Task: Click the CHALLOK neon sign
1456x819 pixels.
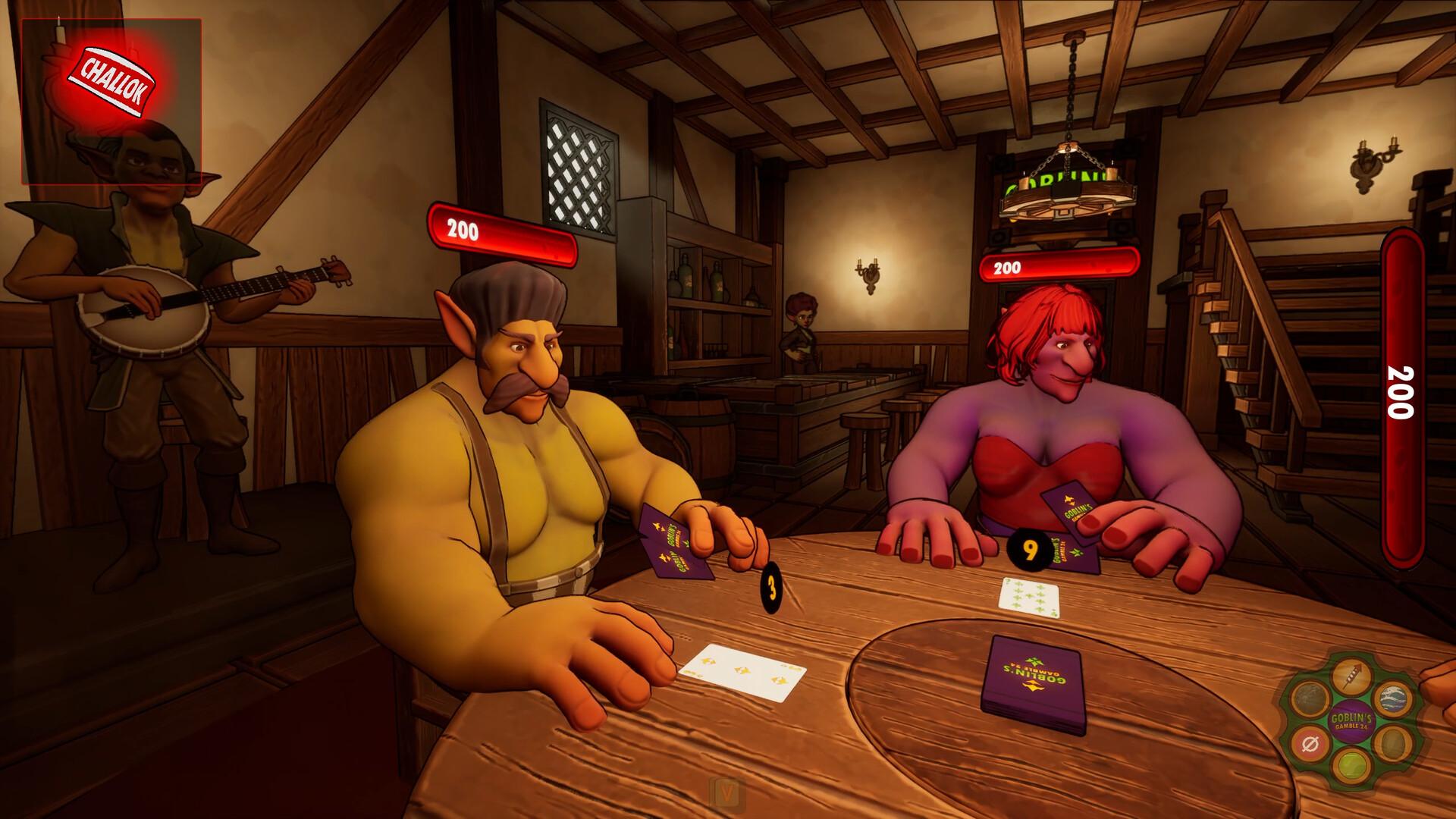Action: (112, 80)
